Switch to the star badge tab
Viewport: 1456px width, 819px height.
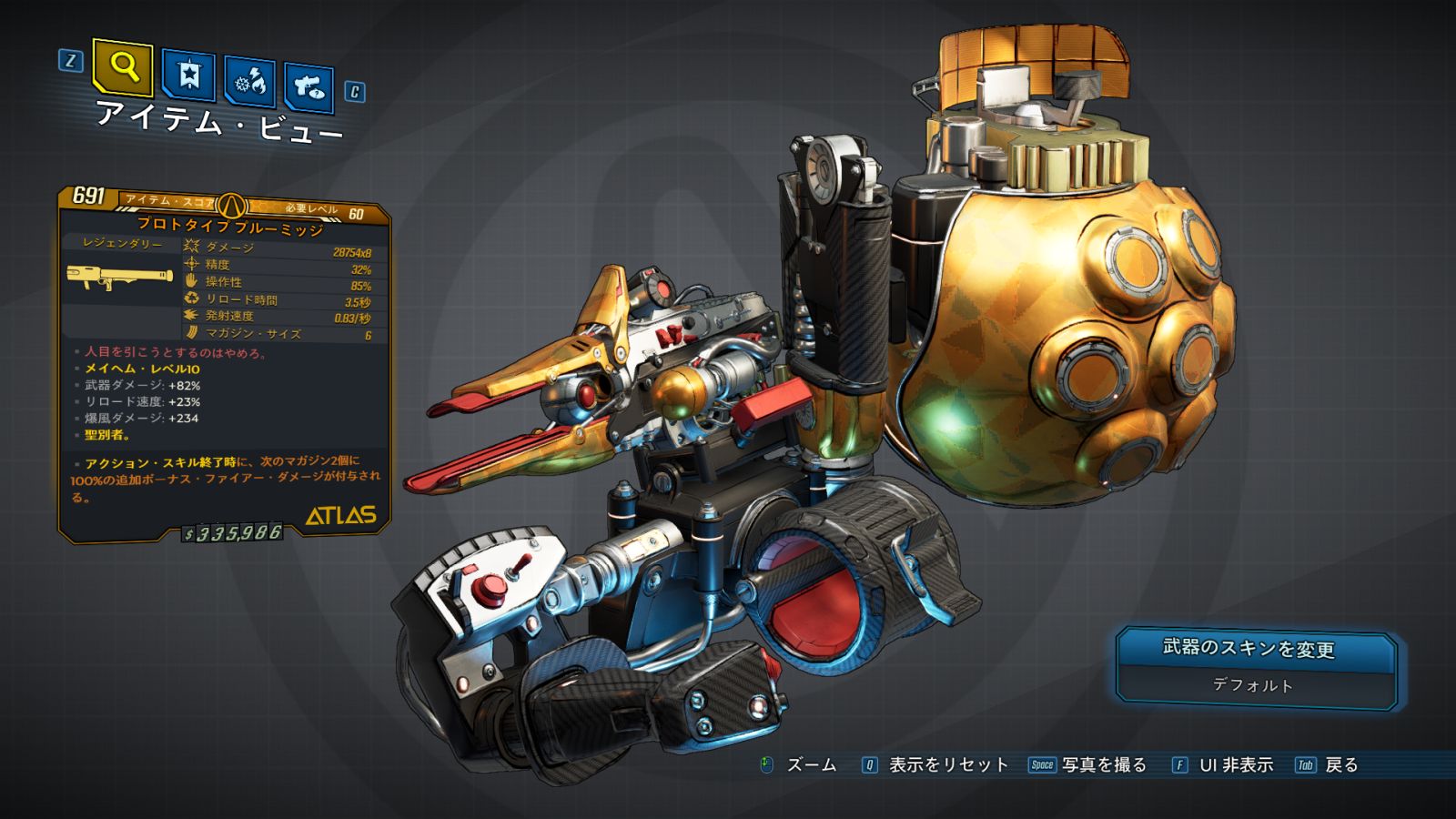[x=188, y=75]
